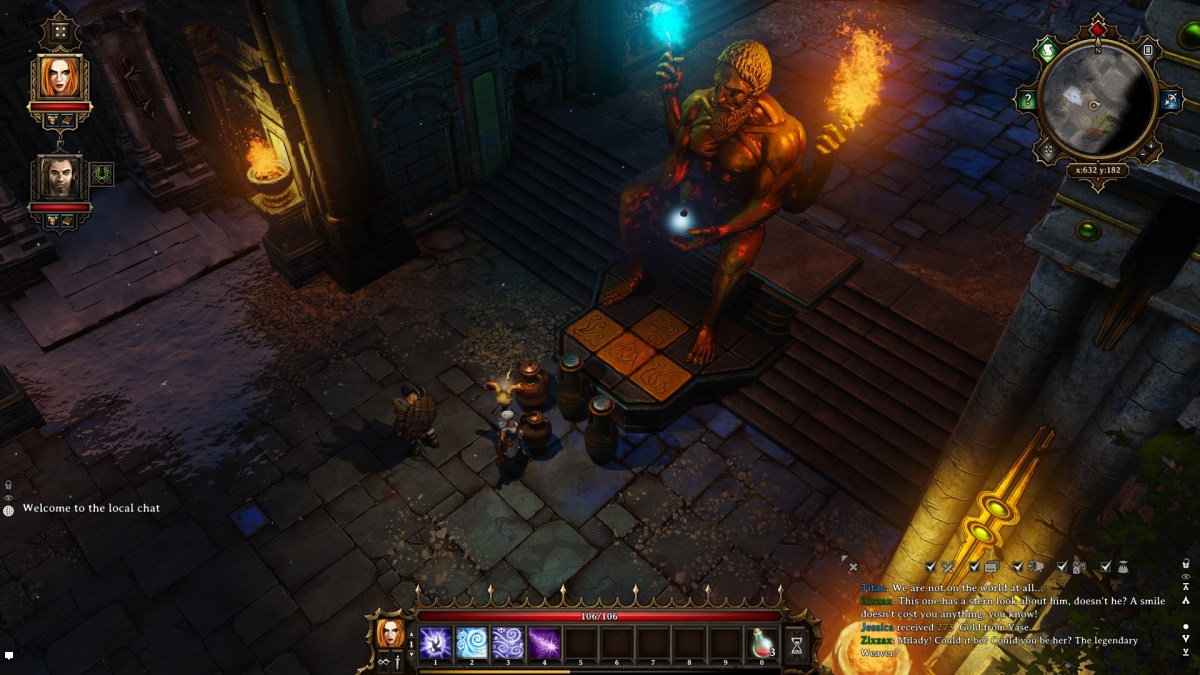The height and width of the screenshot is (675, 1200).
Task: Use the wind gust skill in slot 3
Action: click(507, 641)
